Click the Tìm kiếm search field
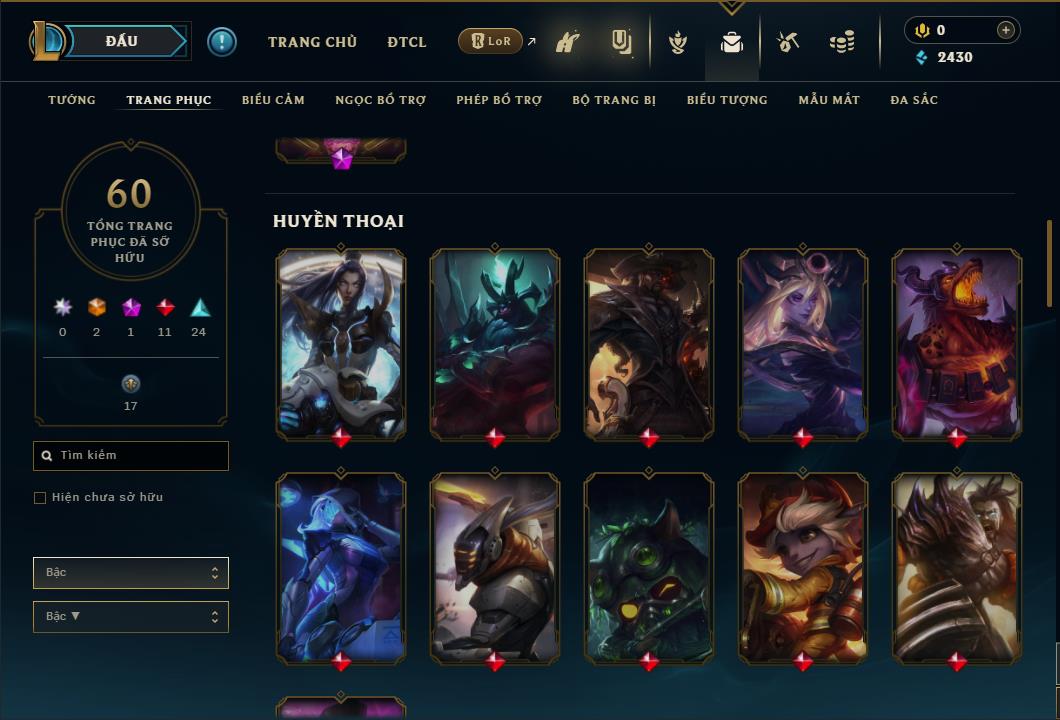Screen dimensions: 1060x720 coord(131,456)
